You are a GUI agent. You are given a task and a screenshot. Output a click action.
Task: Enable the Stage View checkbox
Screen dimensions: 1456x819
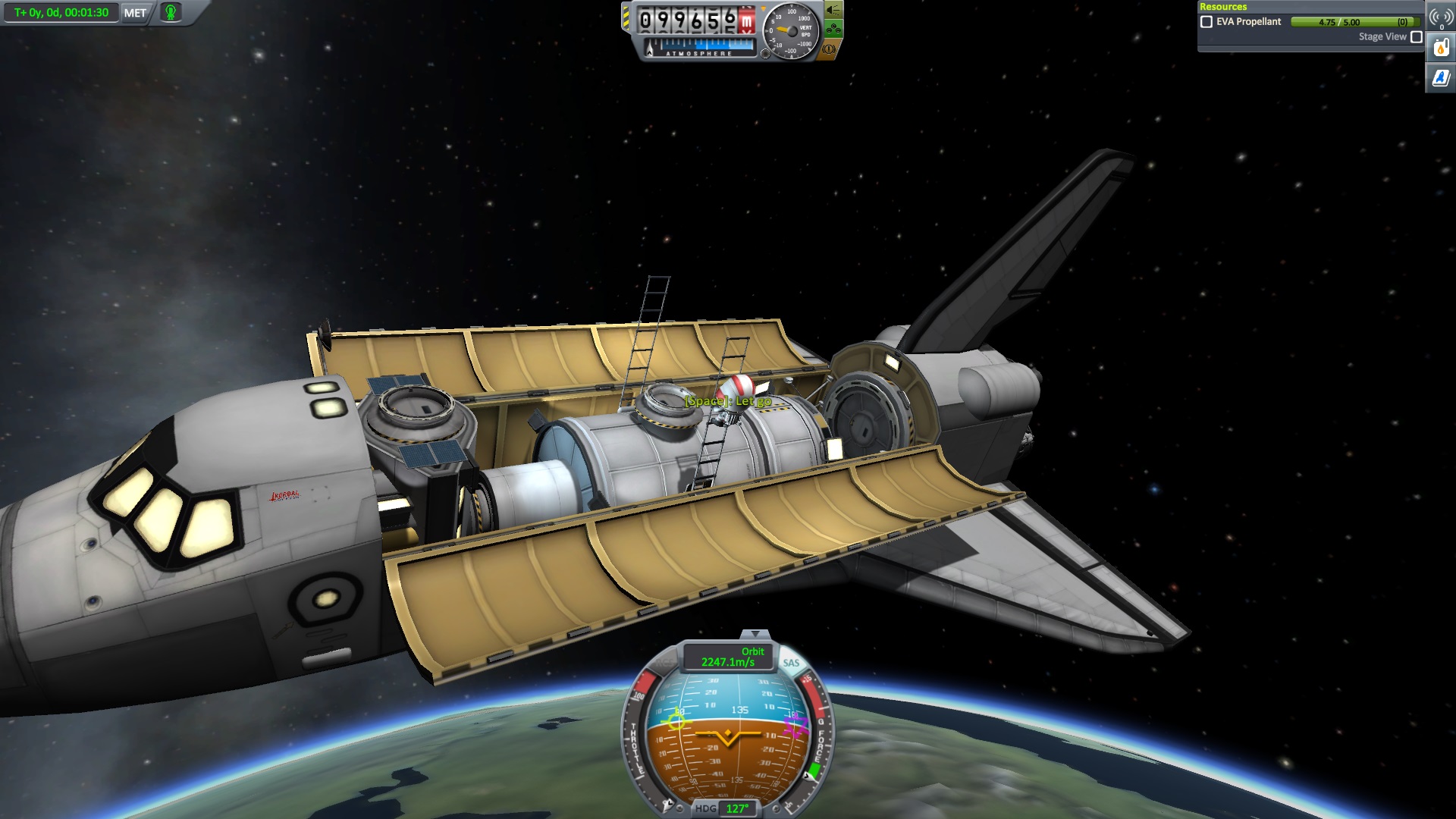click(x=1416, y=36)
